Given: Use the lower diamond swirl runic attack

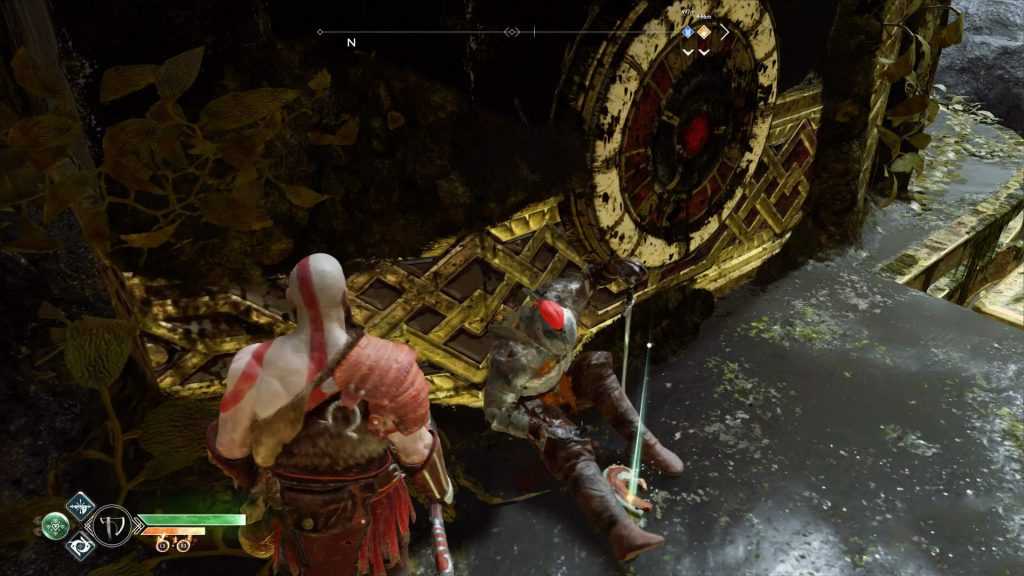Looking at the screenshot, I should click(x=80, y=546).
